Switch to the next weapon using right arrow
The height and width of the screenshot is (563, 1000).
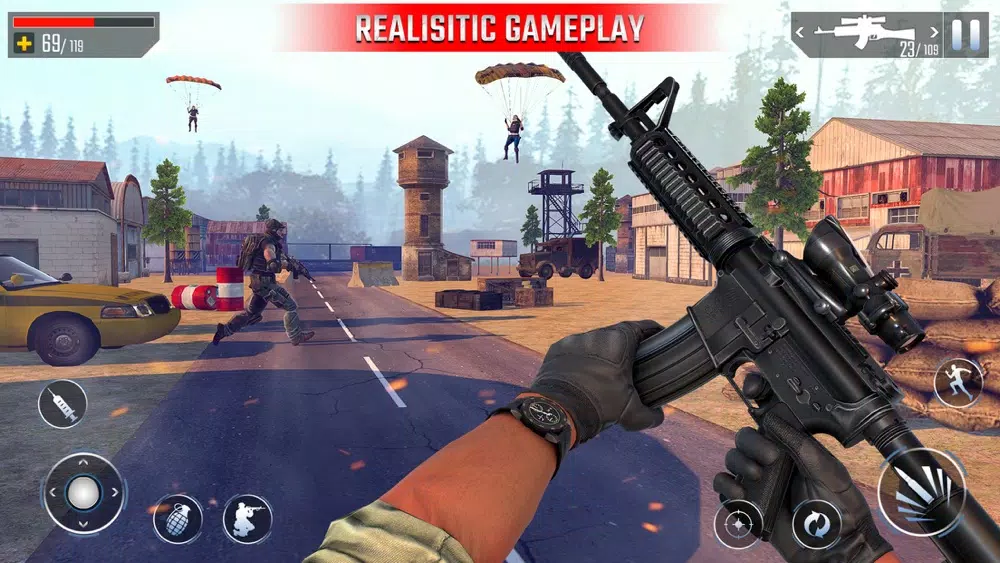932,32
